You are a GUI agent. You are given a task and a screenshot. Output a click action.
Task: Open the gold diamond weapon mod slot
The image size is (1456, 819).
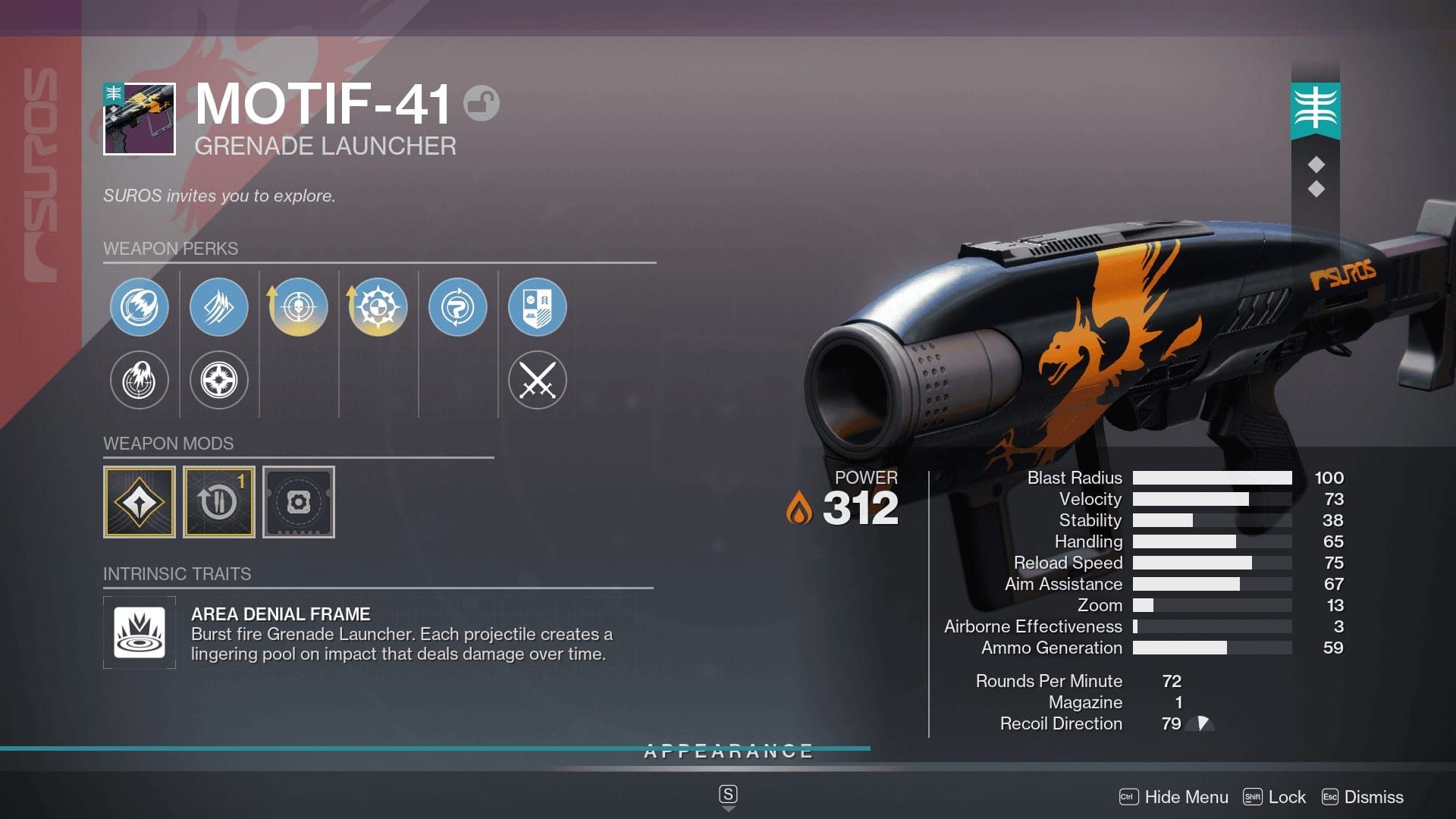point(140,502)
